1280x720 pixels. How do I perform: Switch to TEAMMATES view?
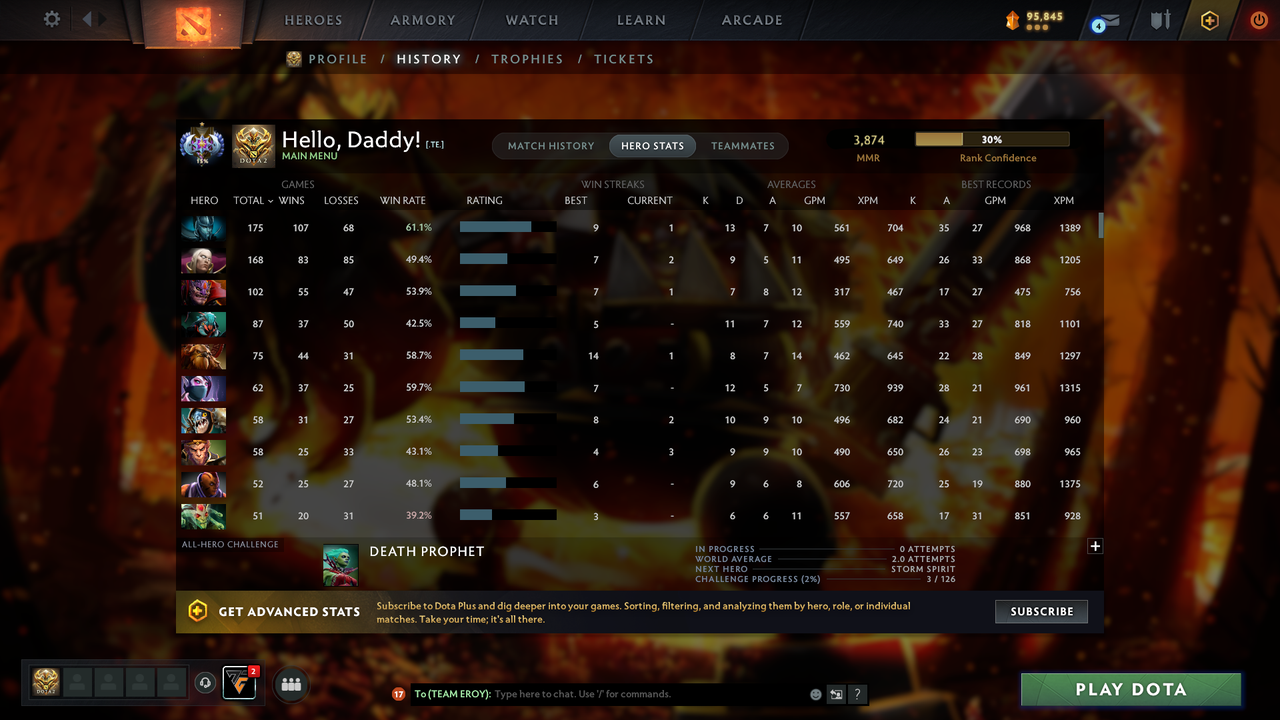[x=743, y=145]
